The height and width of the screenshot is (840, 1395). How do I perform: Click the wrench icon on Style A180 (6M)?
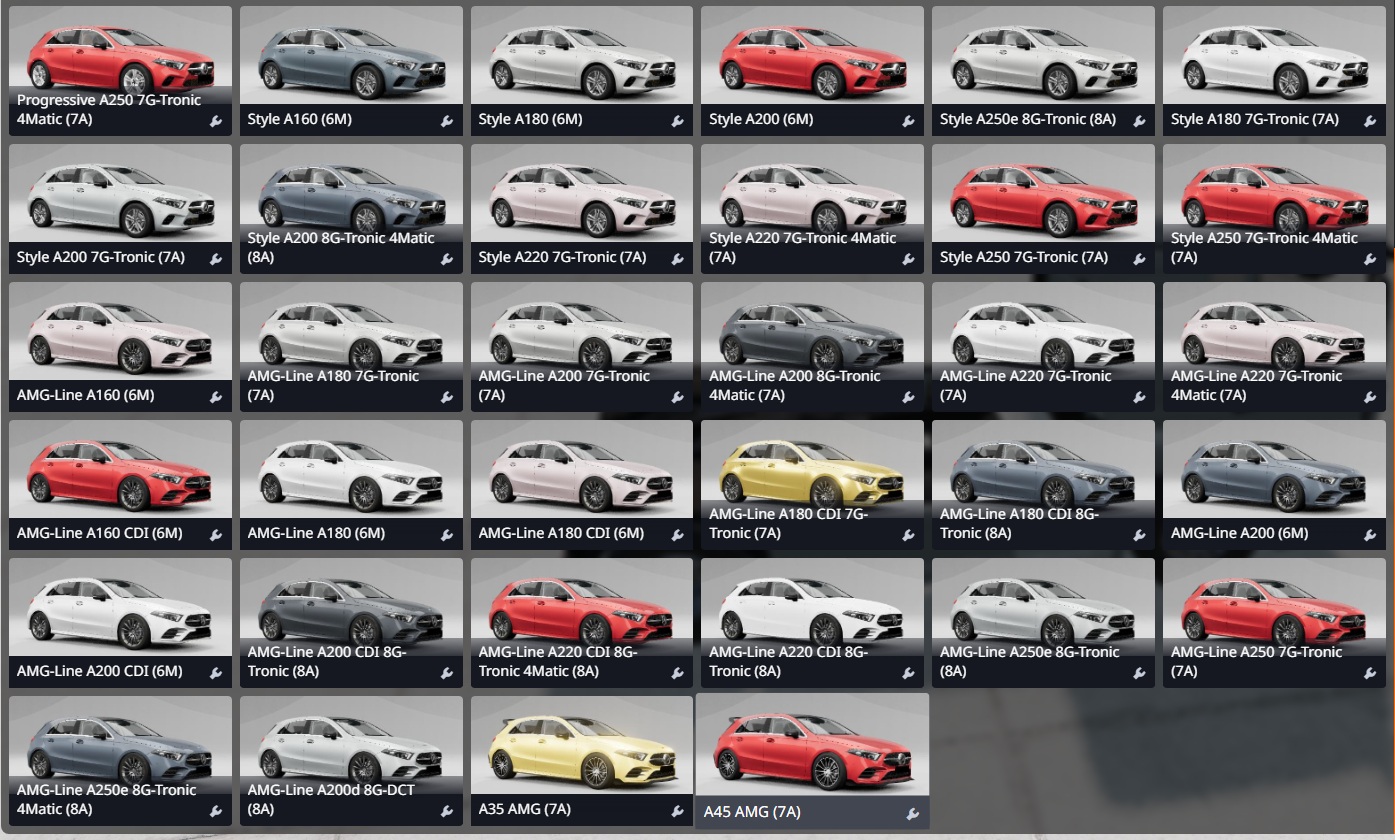[677, 121]
